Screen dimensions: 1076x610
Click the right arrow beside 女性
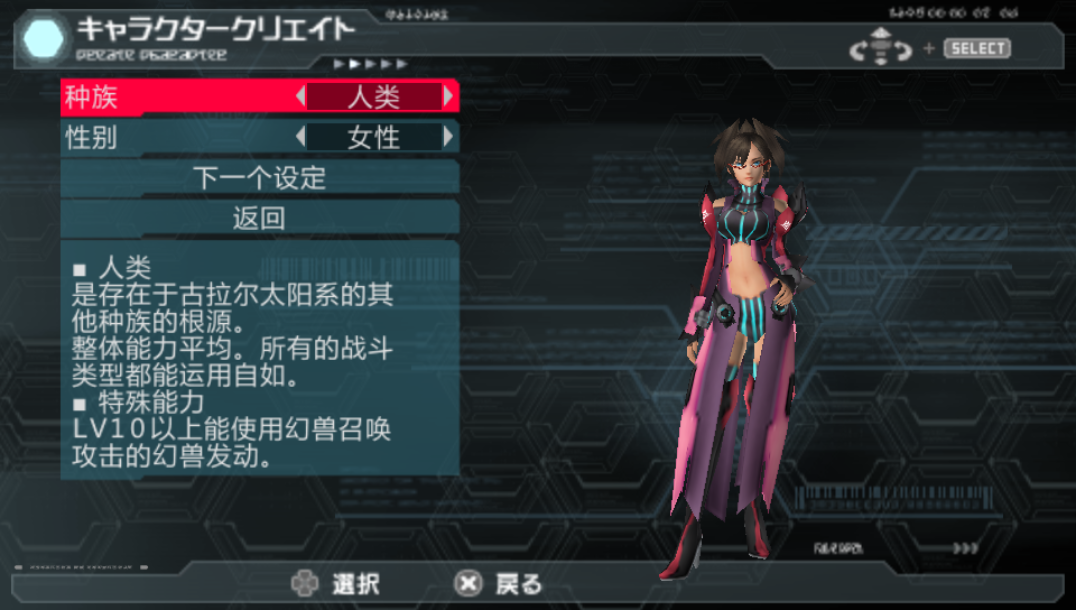448,137
